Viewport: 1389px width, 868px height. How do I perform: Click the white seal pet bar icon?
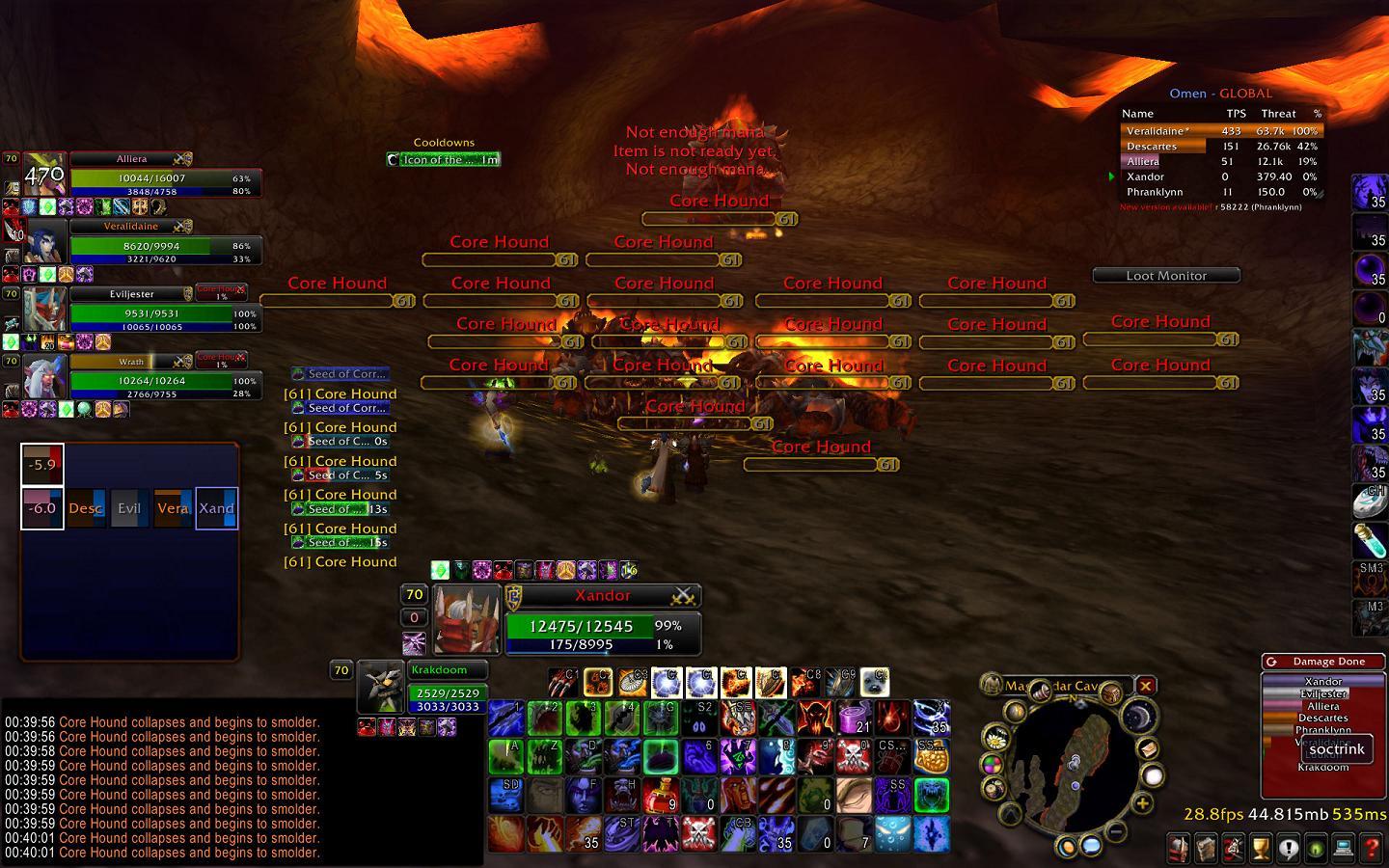click(874, 682)
